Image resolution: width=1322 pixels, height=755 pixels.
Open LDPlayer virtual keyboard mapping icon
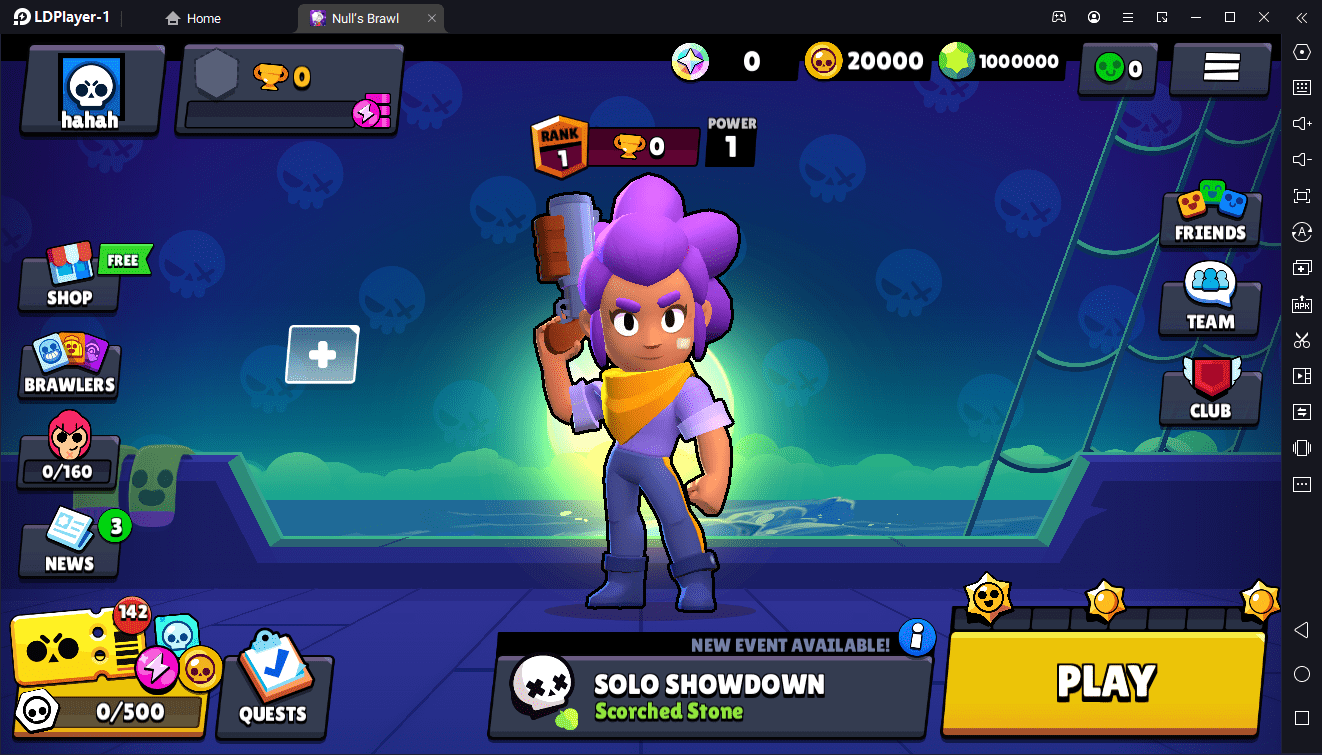[x=1301, y=87]
